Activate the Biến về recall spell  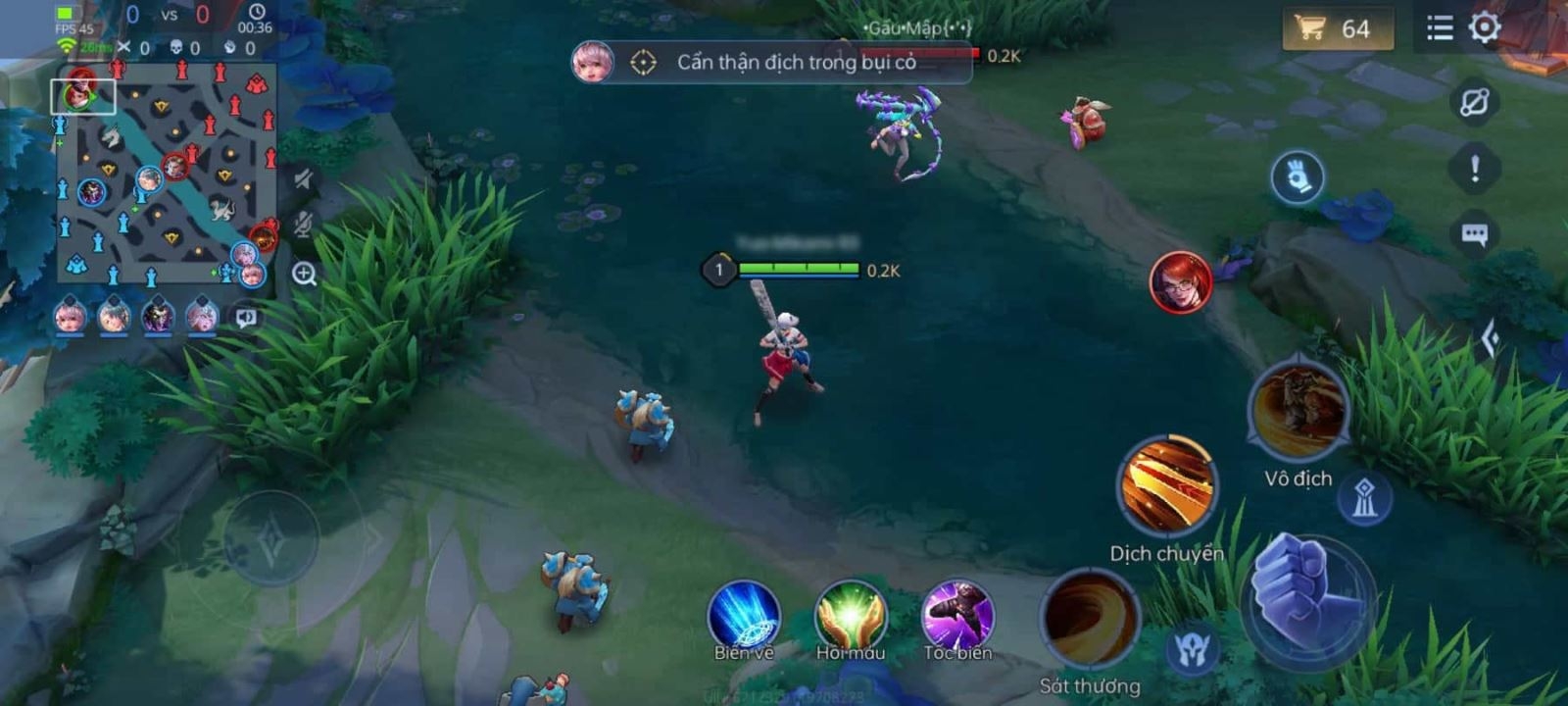744,616
